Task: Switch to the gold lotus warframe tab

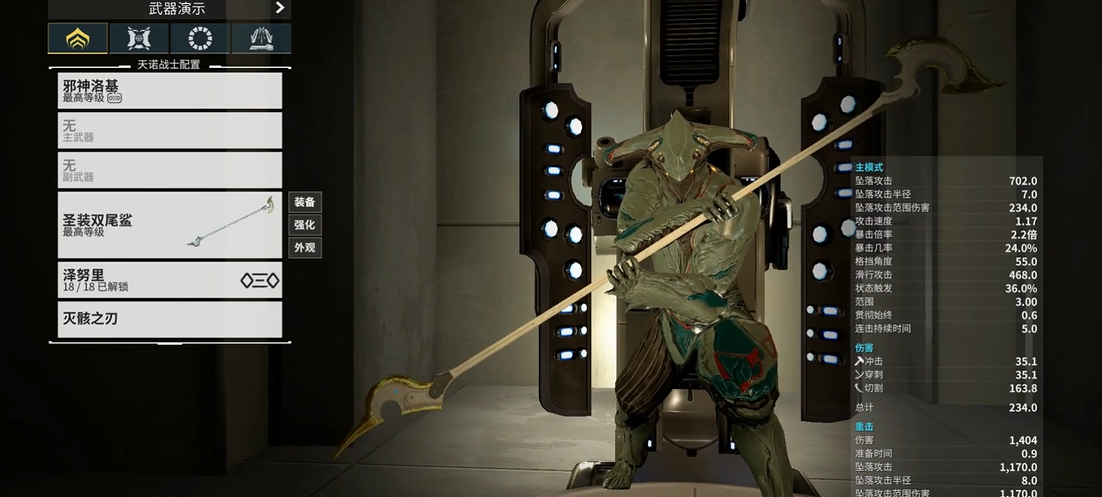Action: [78, 39]
